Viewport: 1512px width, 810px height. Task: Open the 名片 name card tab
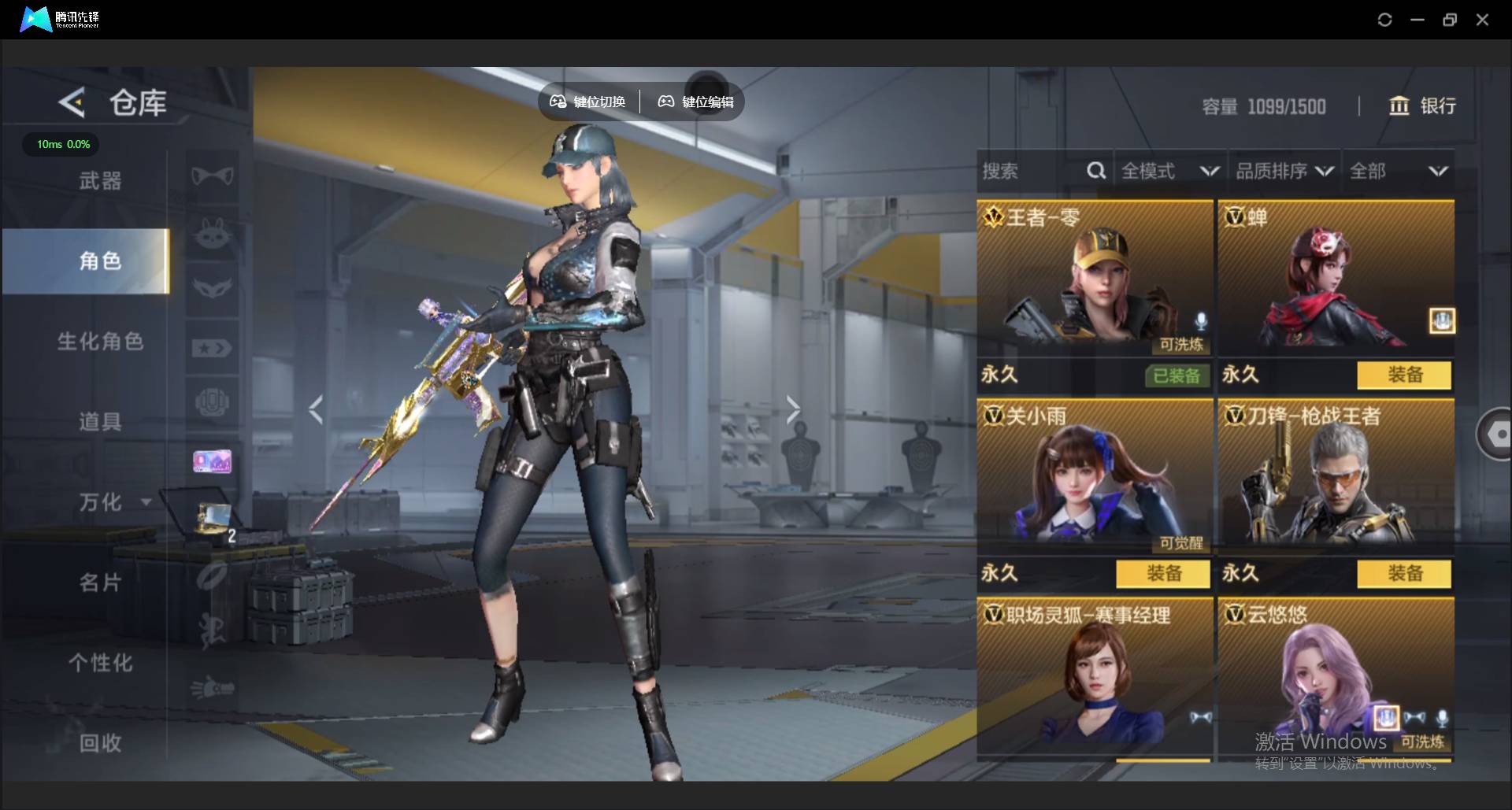100,583
